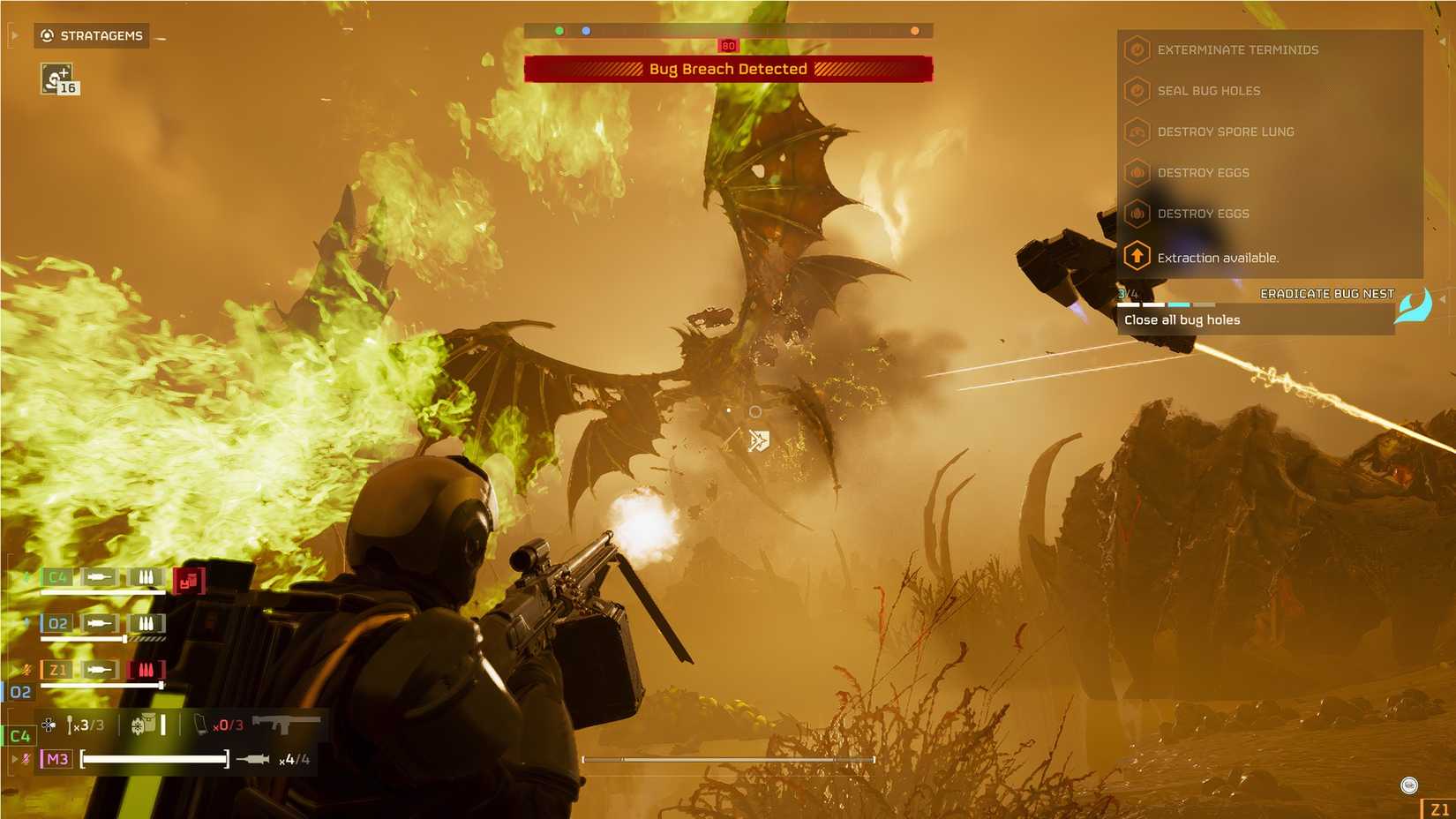Viewport: 1456px width, 819px height.
Task: Select the Exterminate Terminids objective icon
Action: point(1136,49)
